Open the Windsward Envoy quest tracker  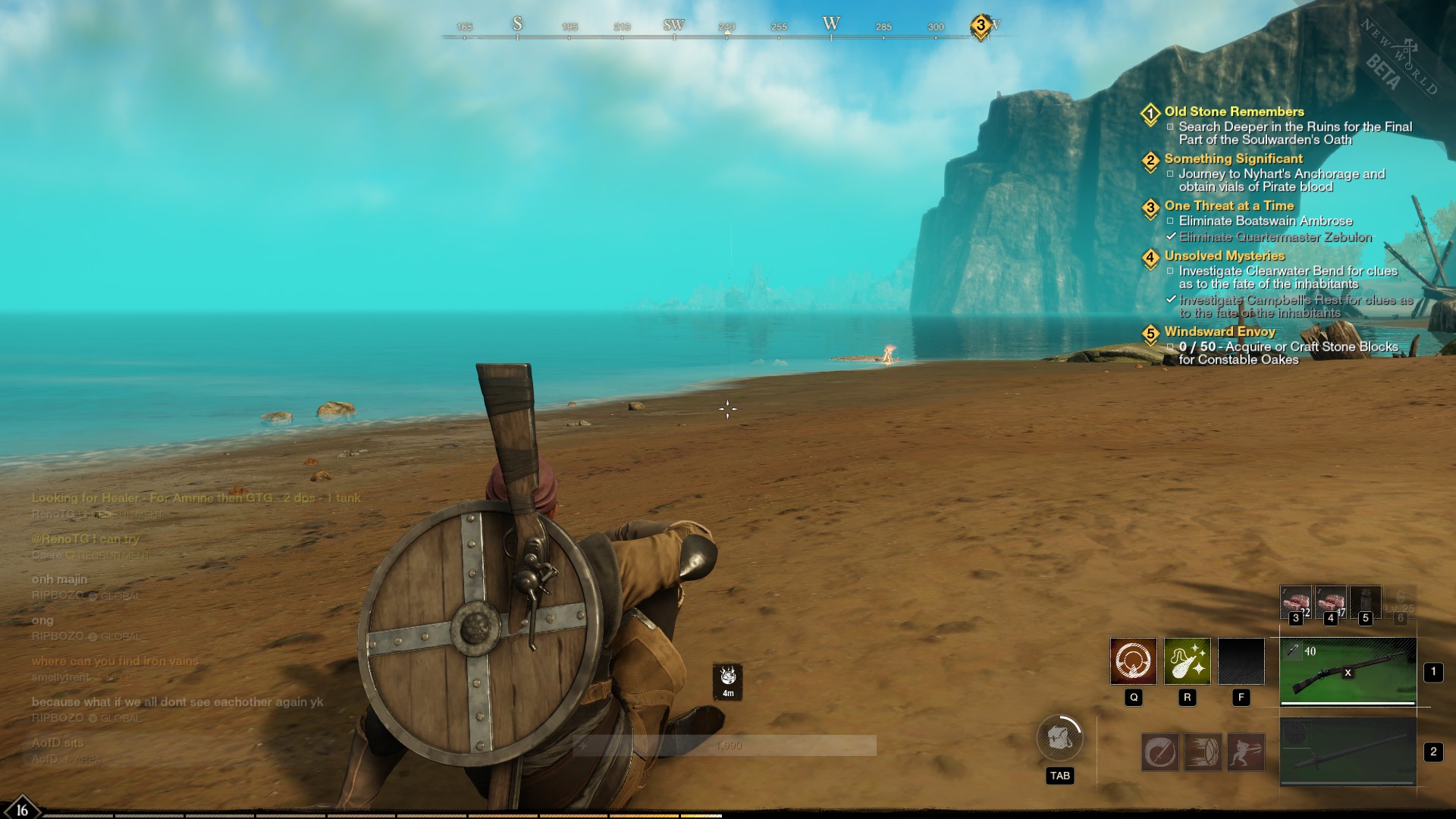click(1219, 332)
